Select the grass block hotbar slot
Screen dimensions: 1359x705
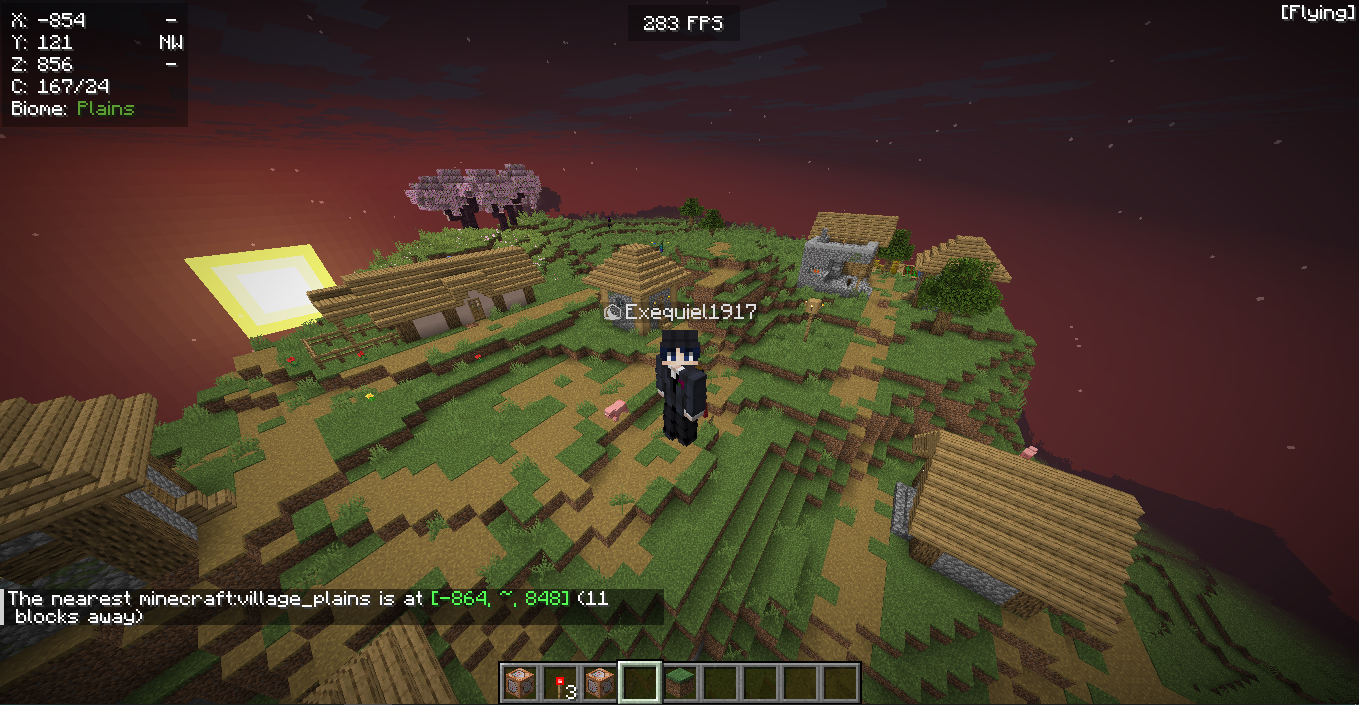tap(679, 683)
